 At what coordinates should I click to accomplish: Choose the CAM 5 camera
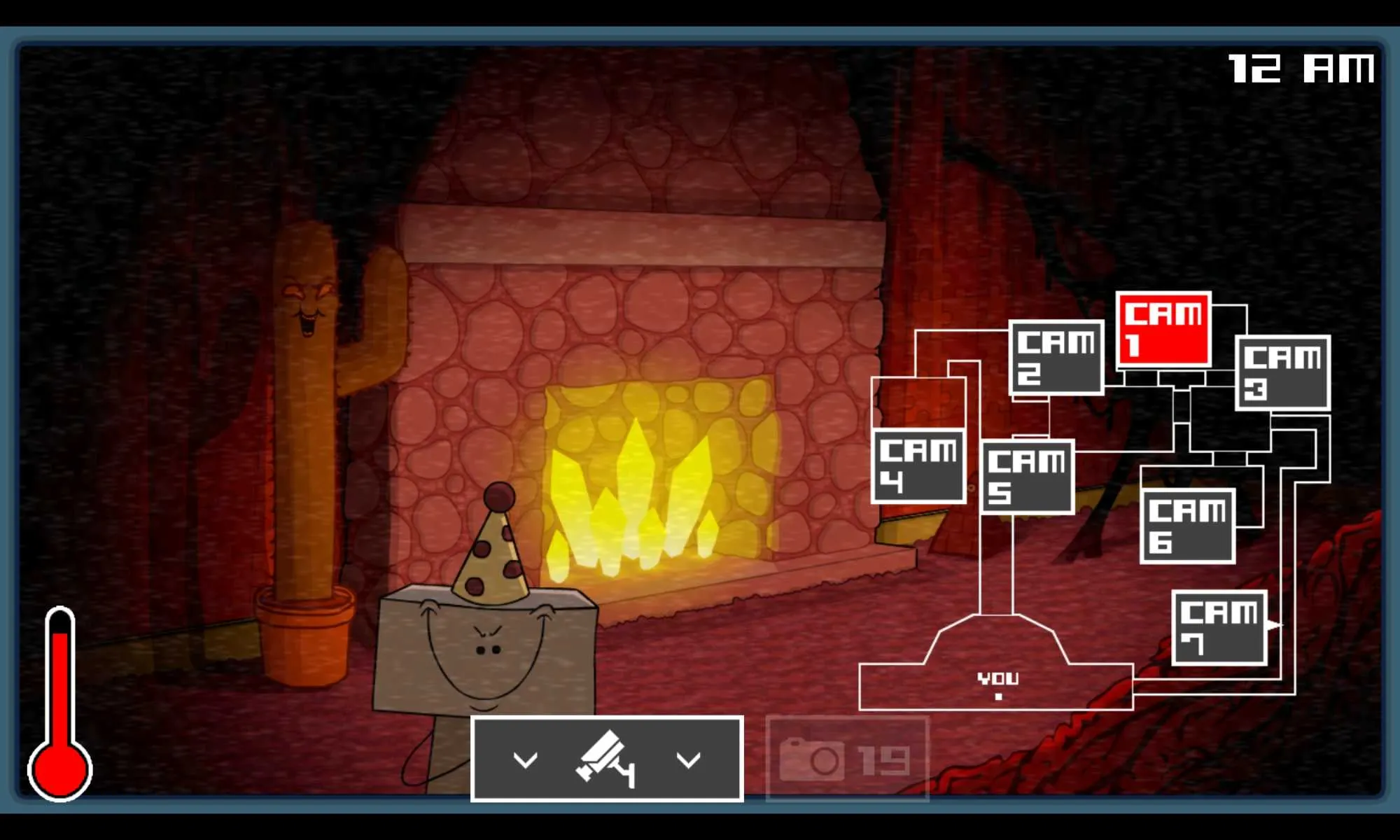(1027, 477)
